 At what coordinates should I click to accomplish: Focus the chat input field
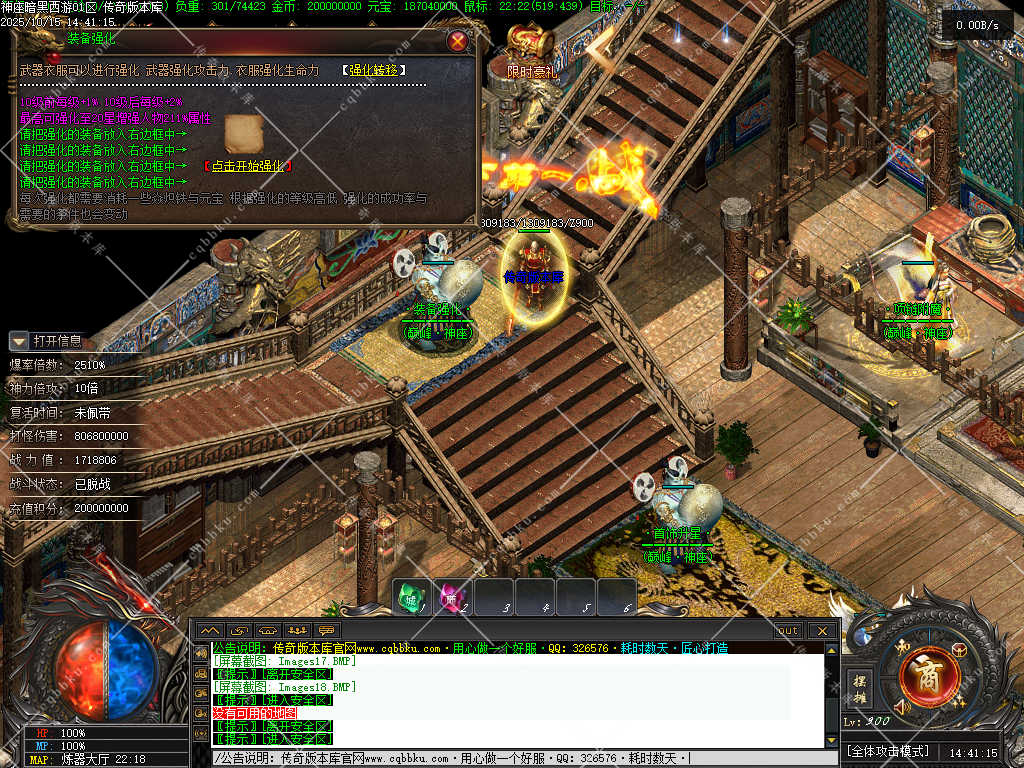520,758
